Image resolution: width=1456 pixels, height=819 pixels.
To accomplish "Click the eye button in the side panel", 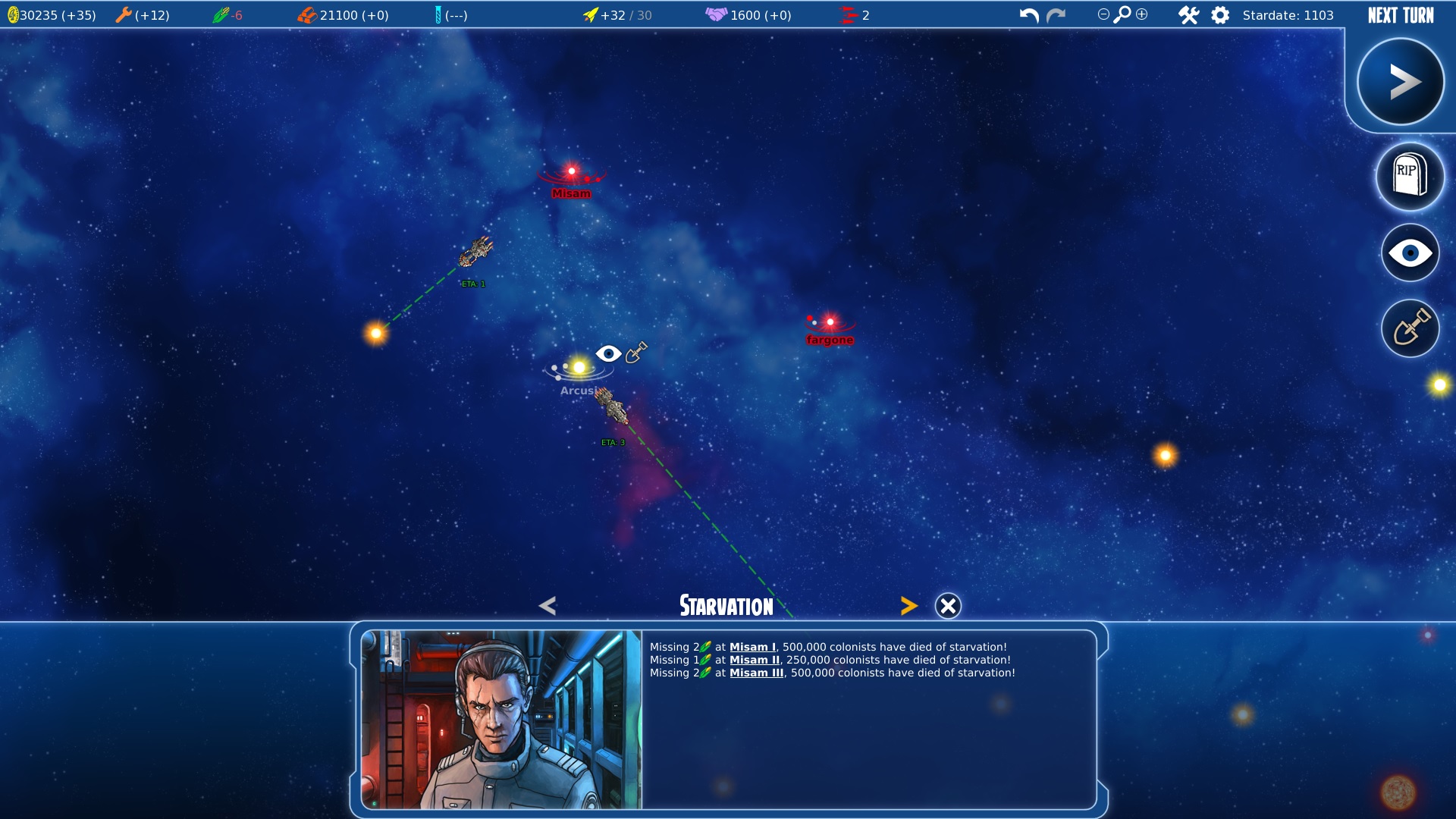I will pos(1410,253).
